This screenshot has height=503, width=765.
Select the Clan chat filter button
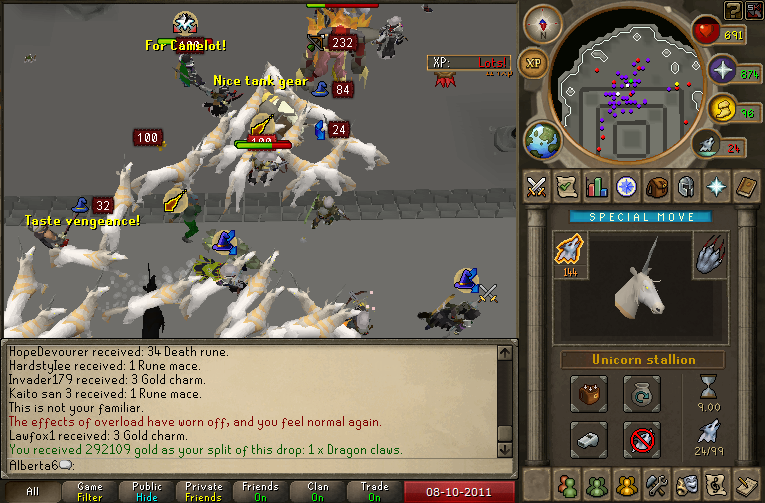318,491
